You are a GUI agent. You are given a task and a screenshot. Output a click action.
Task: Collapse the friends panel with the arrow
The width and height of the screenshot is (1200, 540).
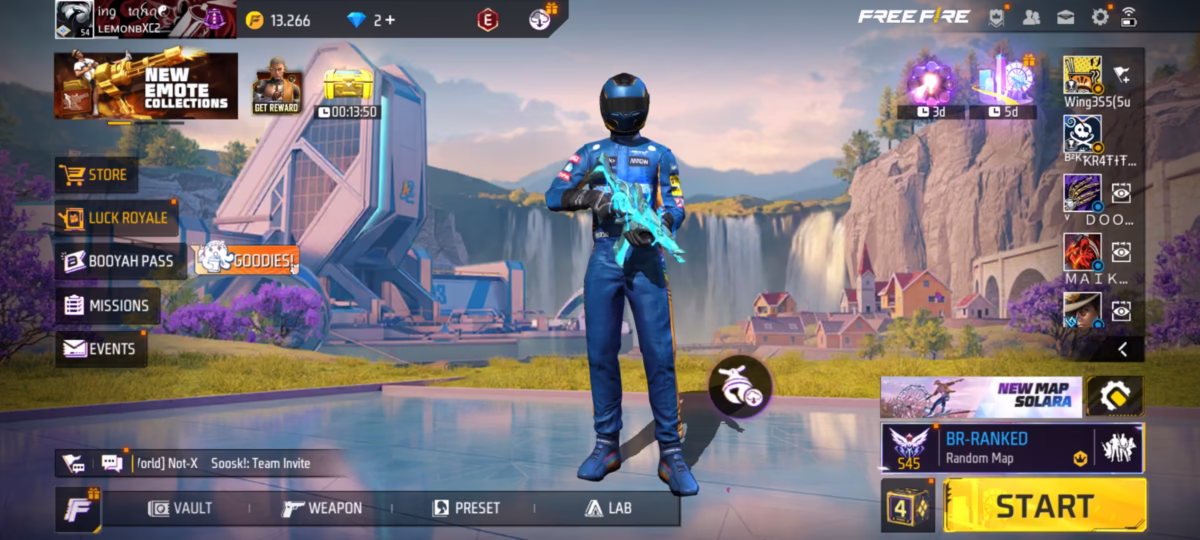click(x=1122, y=349)
